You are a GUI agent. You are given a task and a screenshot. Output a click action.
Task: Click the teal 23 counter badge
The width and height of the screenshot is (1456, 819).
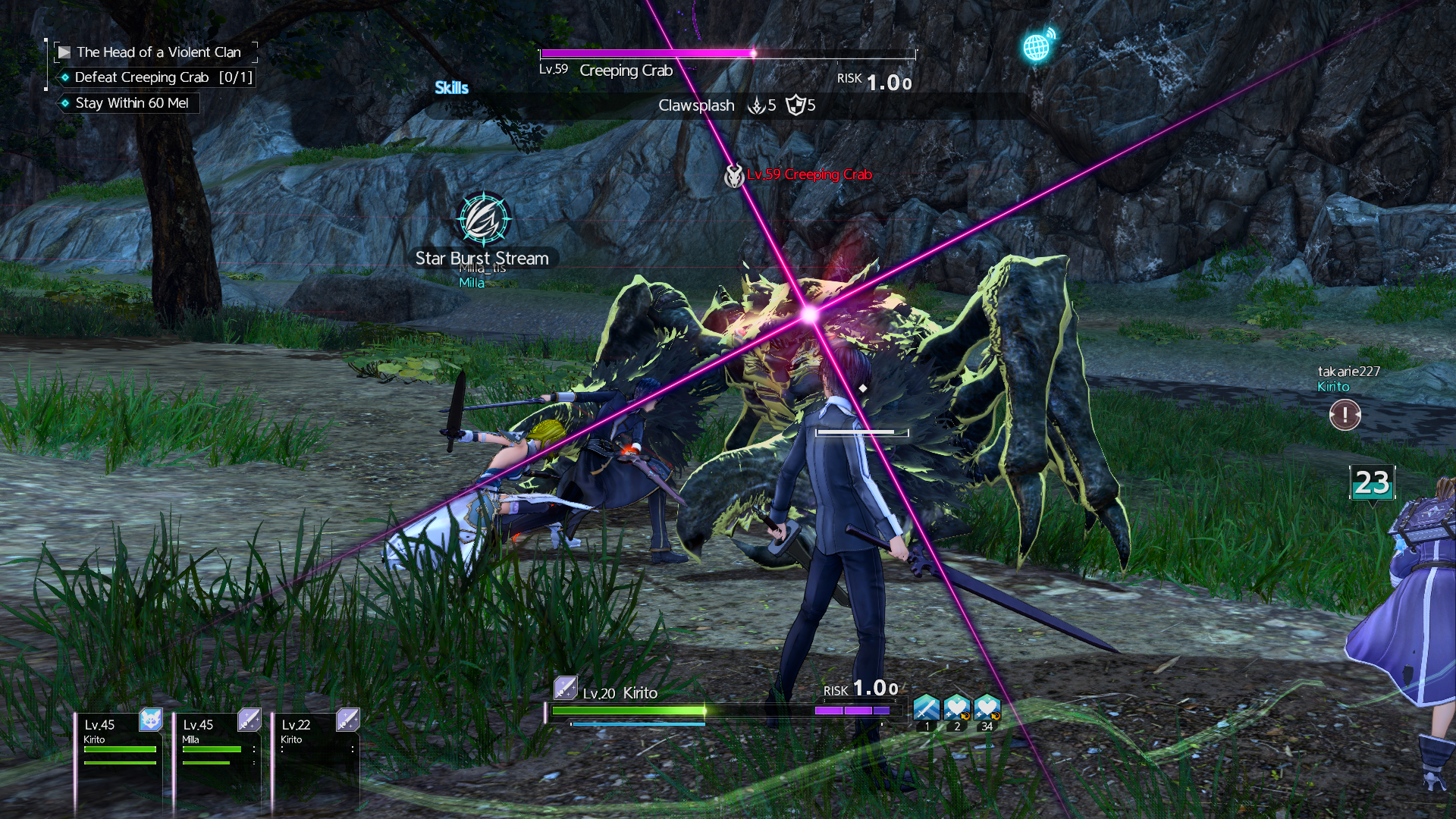[x=1372, y=483]
